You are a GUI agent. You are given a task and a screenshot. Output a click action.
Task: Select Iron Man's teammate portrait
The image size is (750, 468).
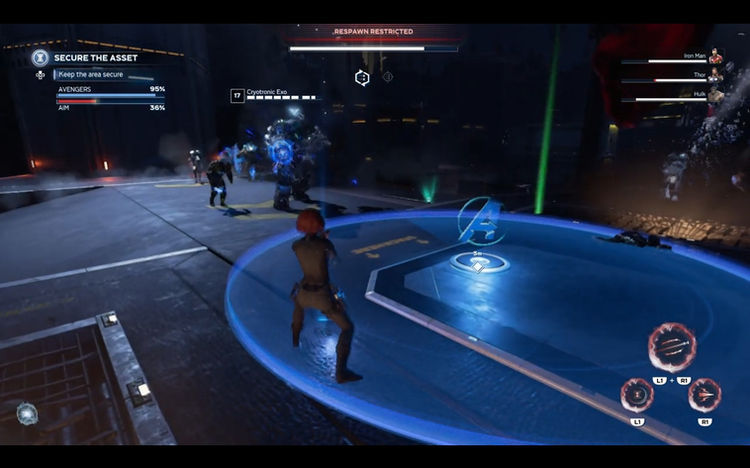point(715,59)
